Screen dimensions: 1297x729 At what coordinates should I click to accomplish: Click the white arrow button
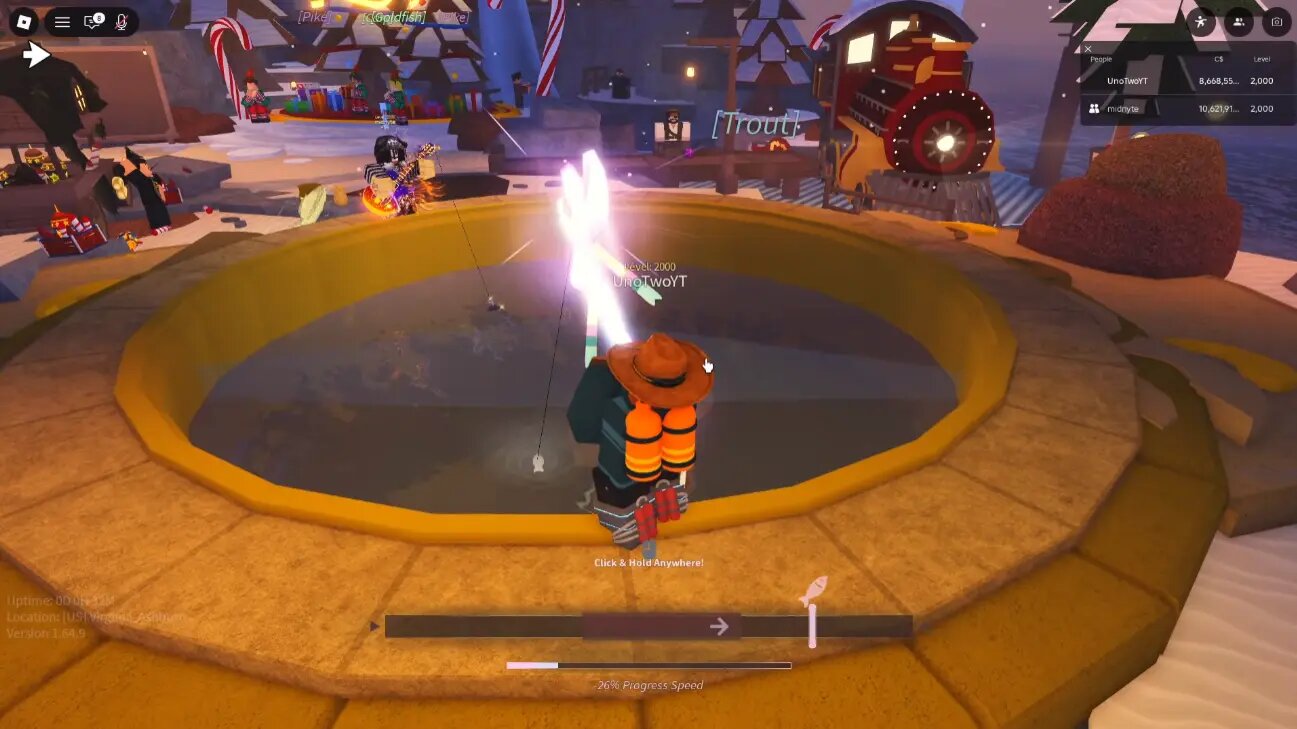[x=37, y=55]
